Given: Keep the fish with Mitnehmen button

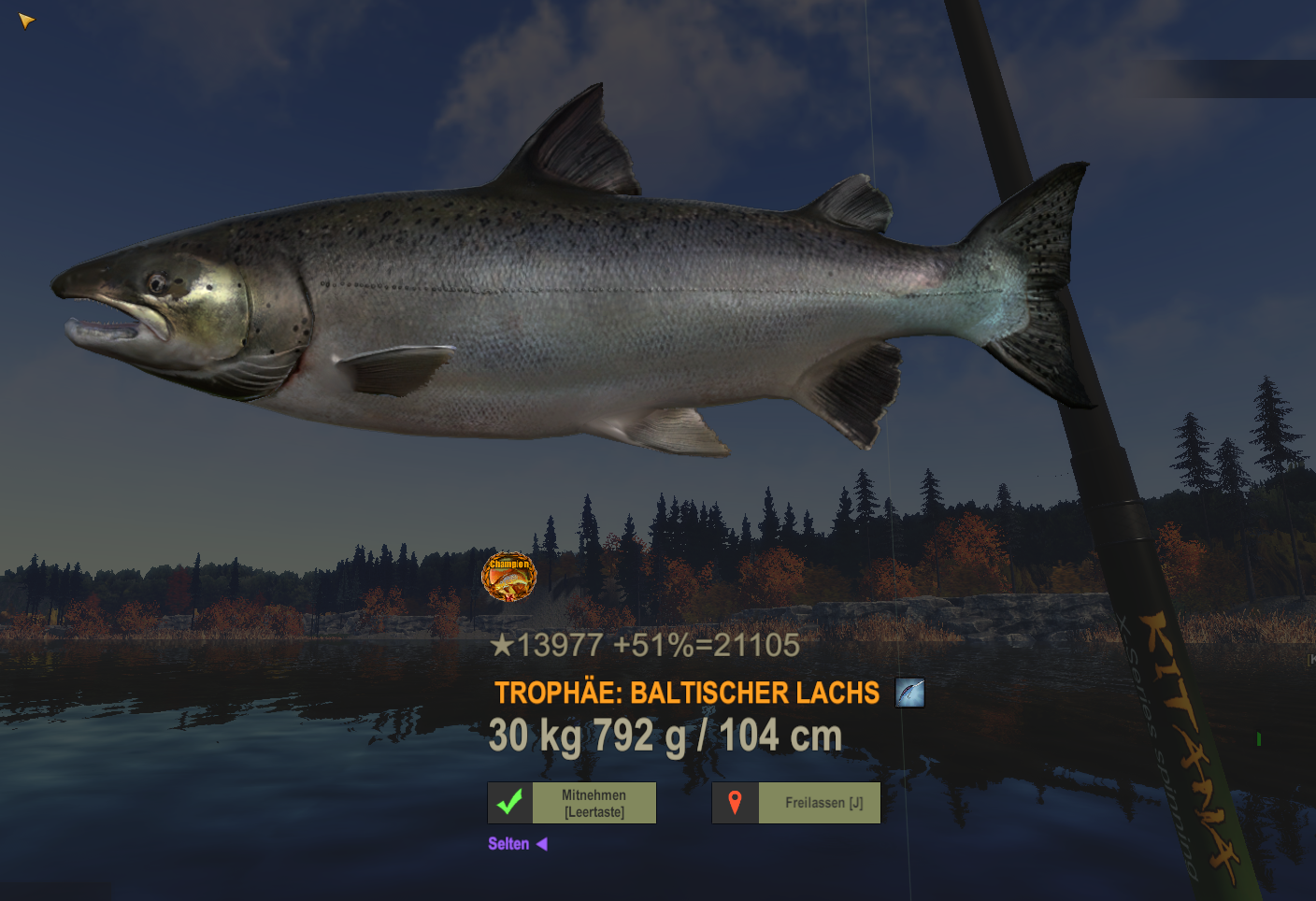Looking at the screenshot, I should point(572,803).
